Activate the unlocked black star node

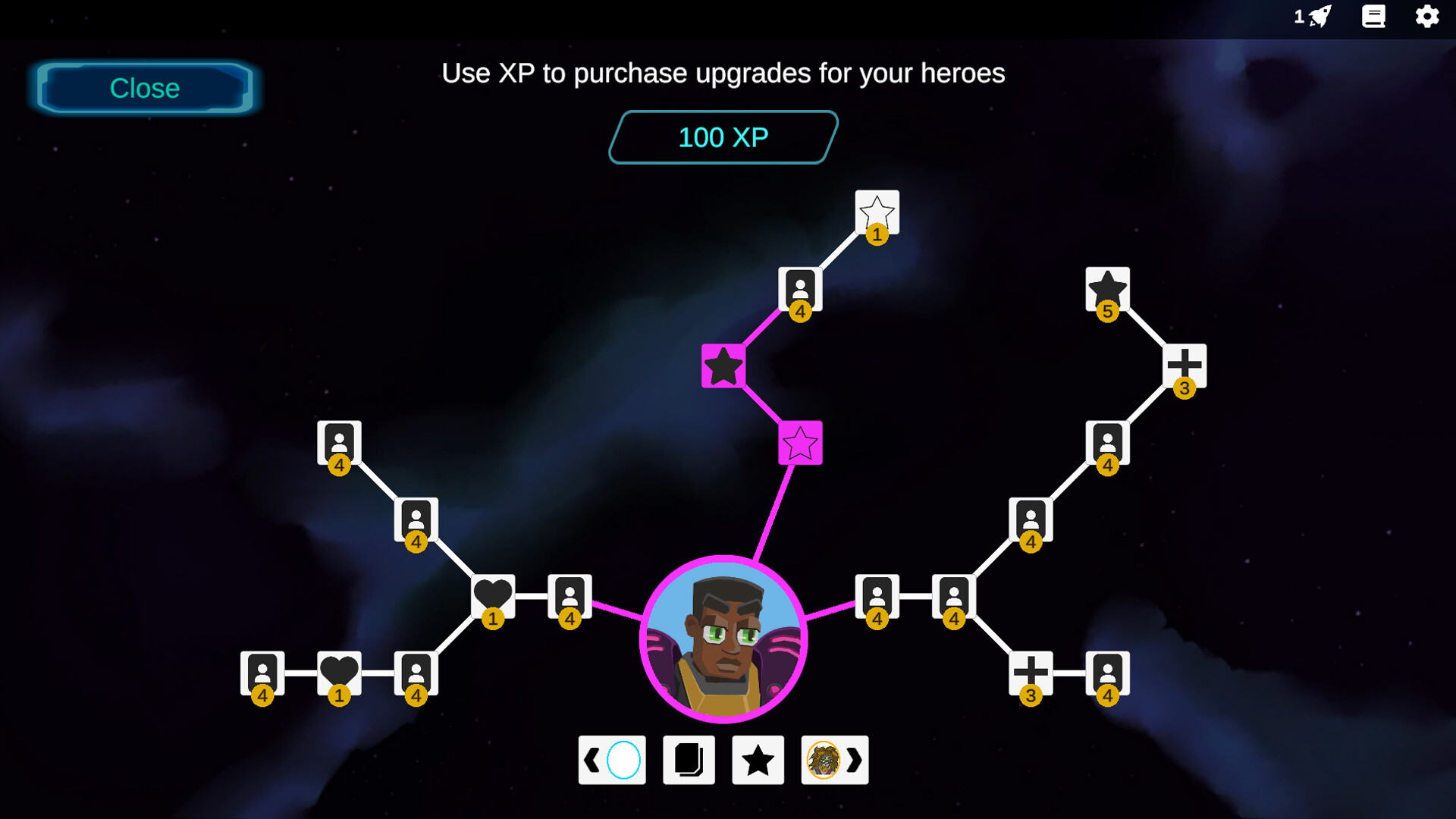[x=724, y=366]
